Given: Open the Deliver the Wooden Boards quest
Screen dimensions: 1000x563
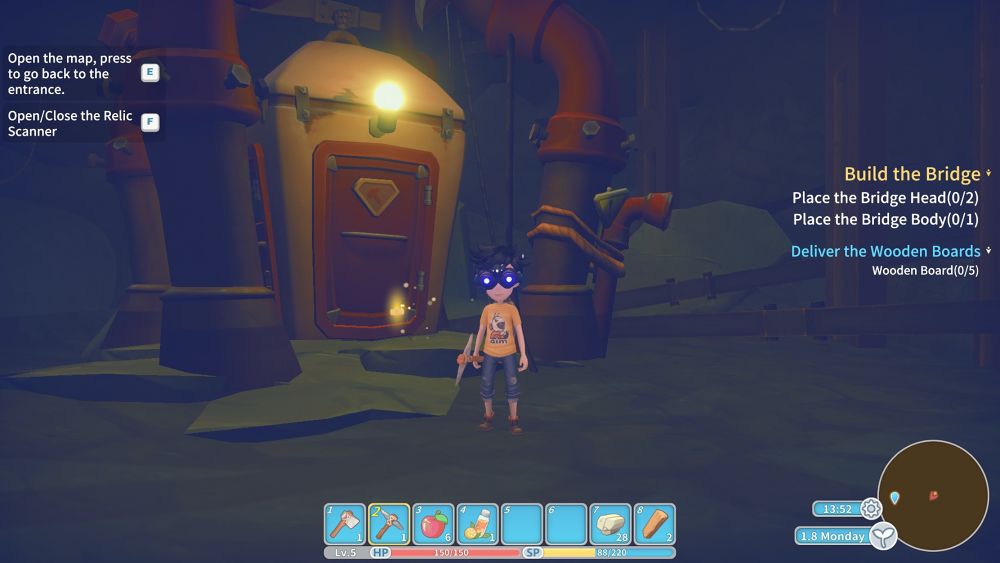Looking at the screenshot, I should tap(885, 251).
